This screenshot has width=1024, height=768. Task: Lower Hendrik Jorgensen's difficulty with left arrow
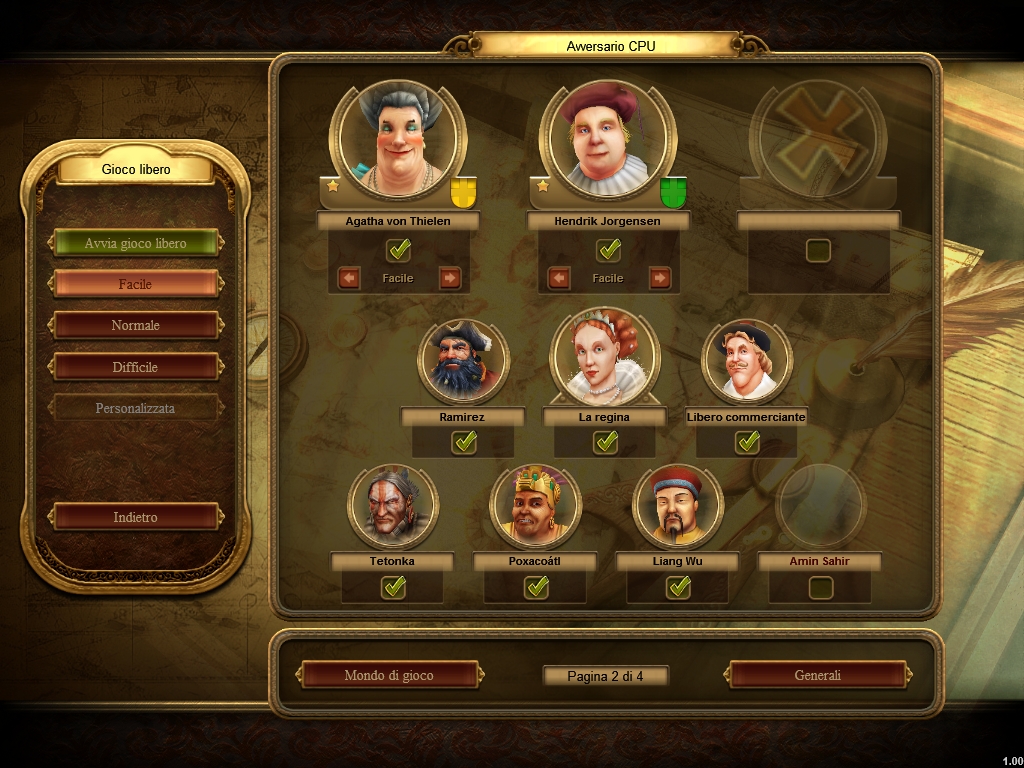pos(558,278)
